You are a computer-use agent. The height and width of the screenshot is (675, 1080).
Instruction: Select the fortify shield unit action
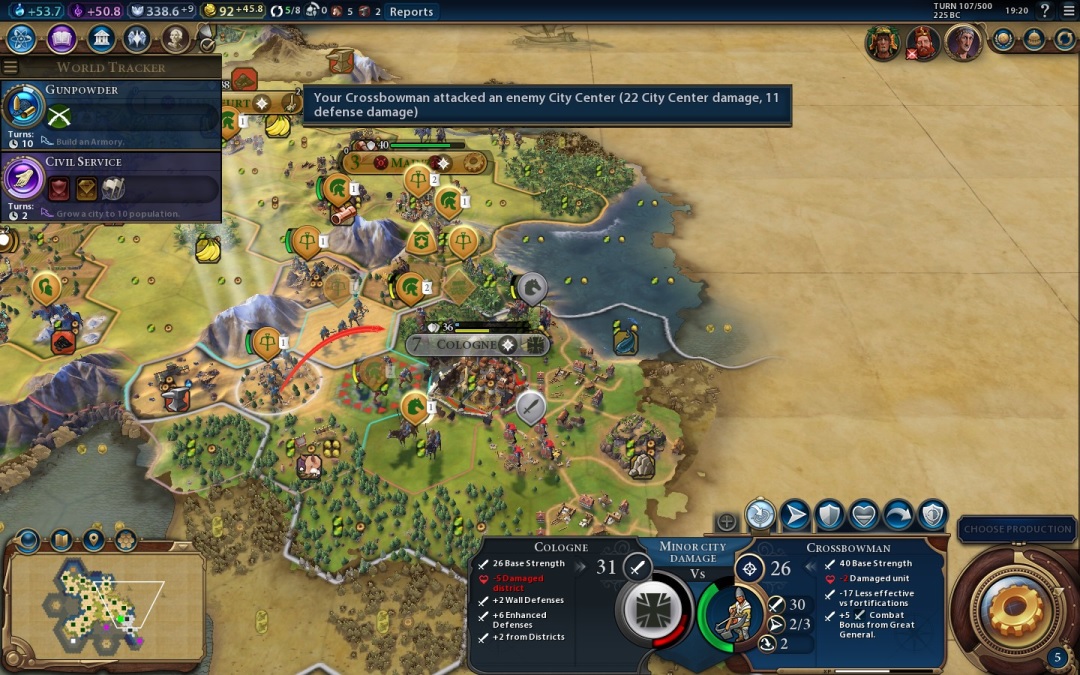(x=829, y=515)
